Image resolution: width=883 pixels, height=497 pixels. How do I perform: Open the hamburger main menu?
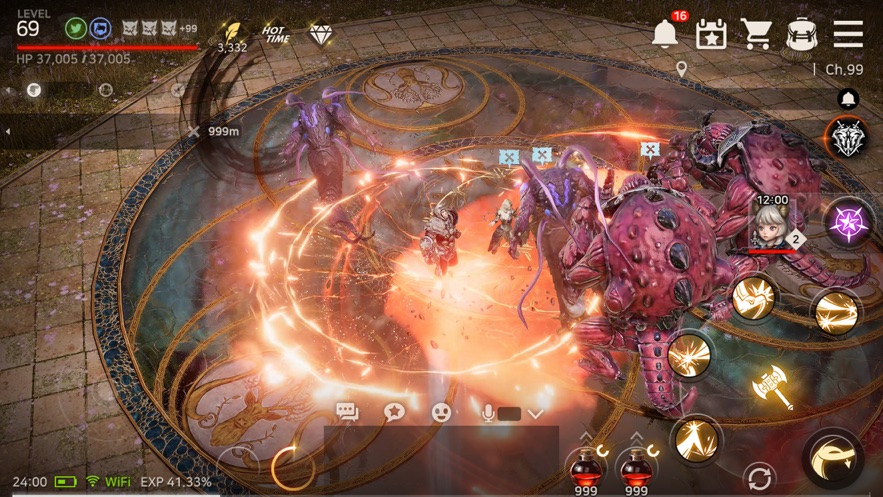[x=848, y=34]
